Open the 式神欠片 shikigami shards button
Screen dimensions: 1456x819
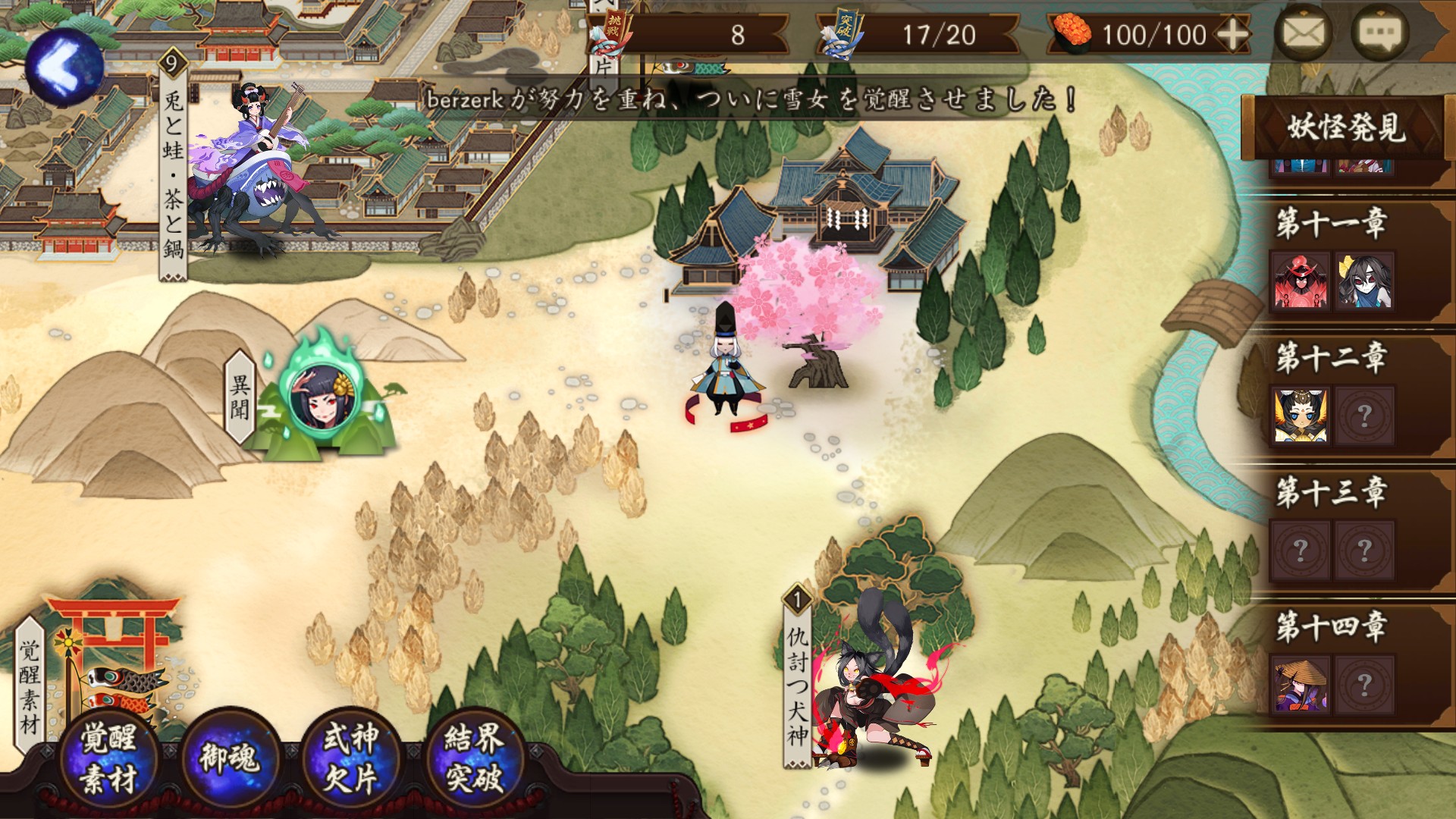pos(350,758)
